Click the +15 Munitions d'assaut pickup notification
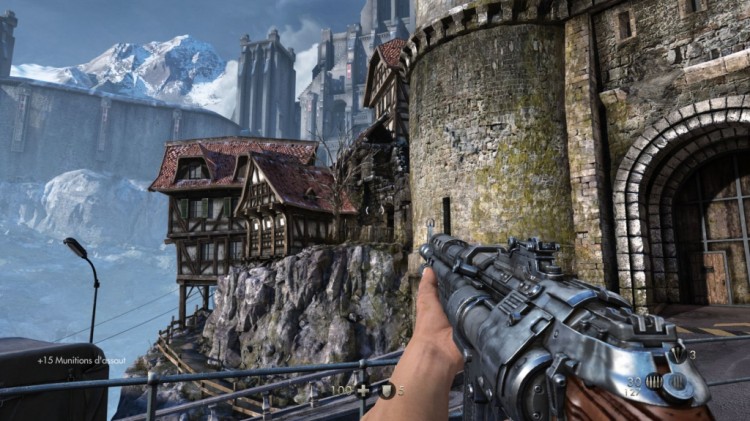Screen dimensions: 750x421 pyautogui.click(x=84, y=360)
